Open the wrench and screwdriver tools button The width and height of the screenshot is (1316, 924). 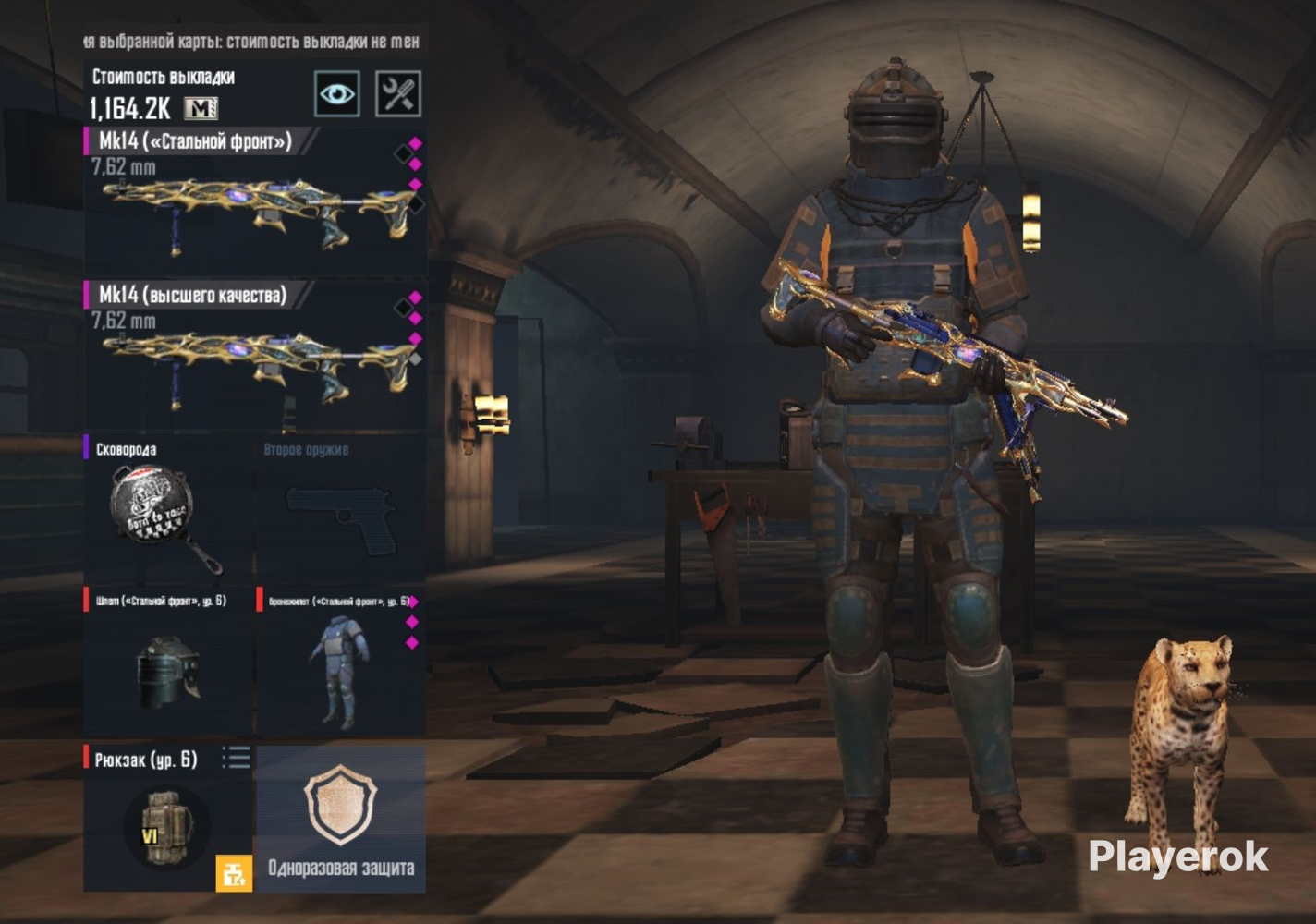[398, 93]
